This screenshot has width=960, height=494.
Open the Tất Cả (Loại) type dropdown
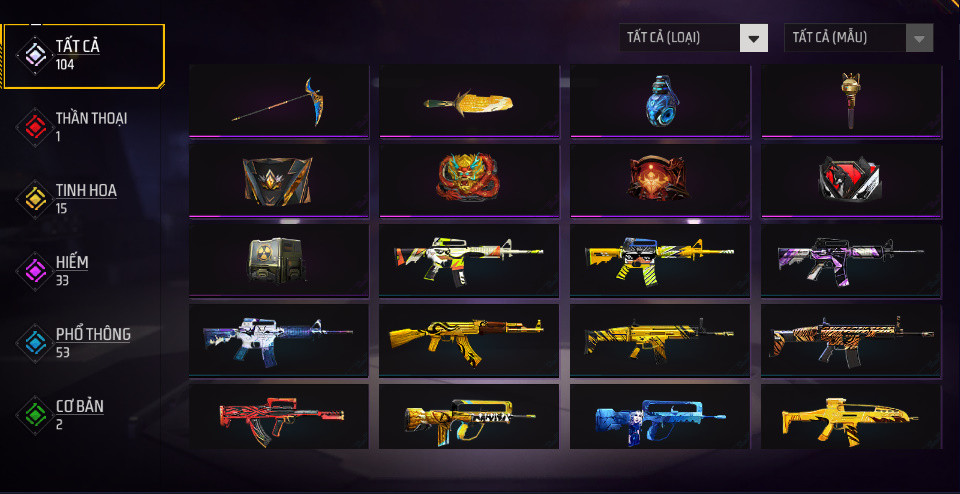693,38
